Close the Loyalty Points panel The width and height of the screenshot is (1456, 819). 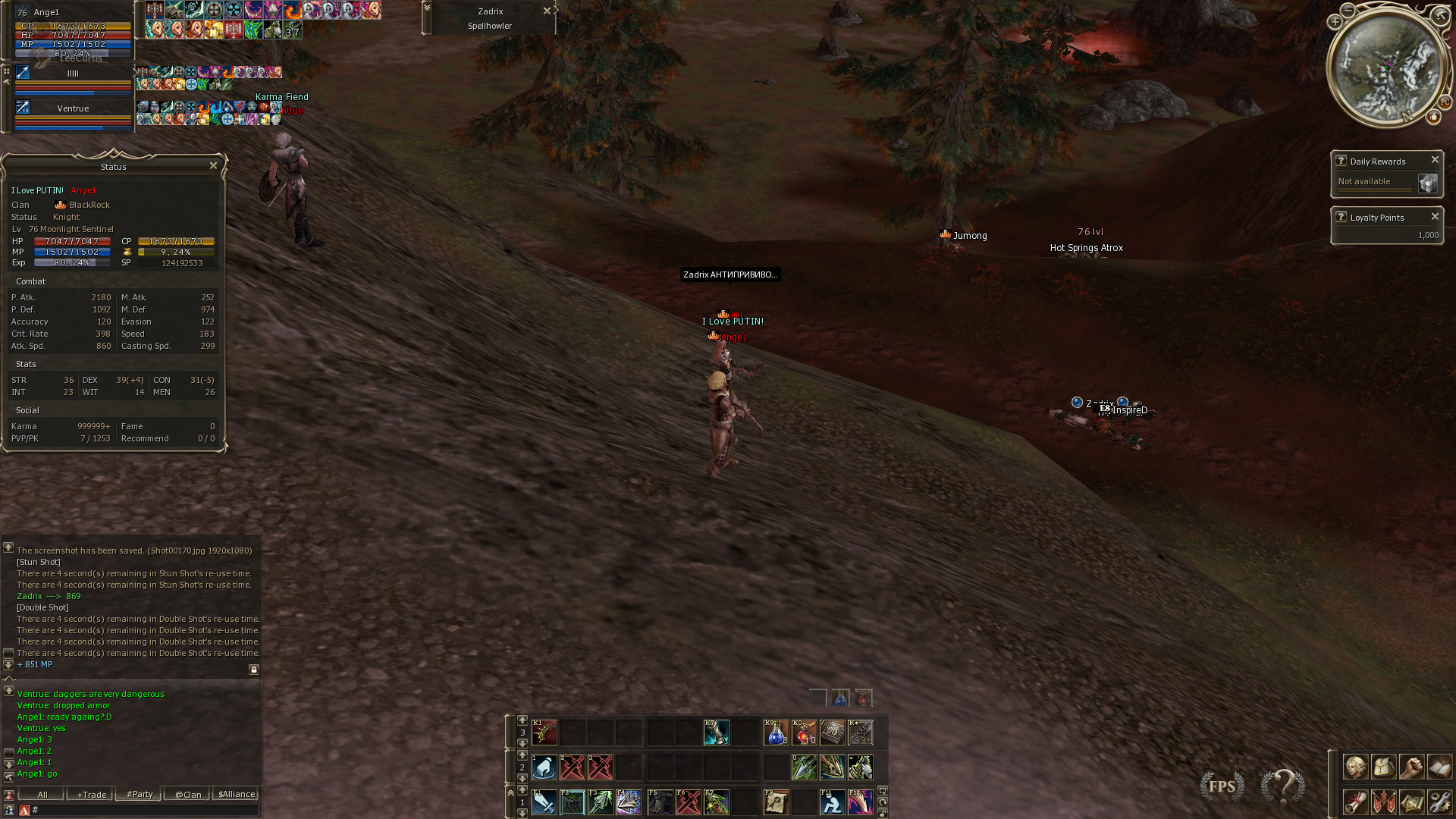1435,217
